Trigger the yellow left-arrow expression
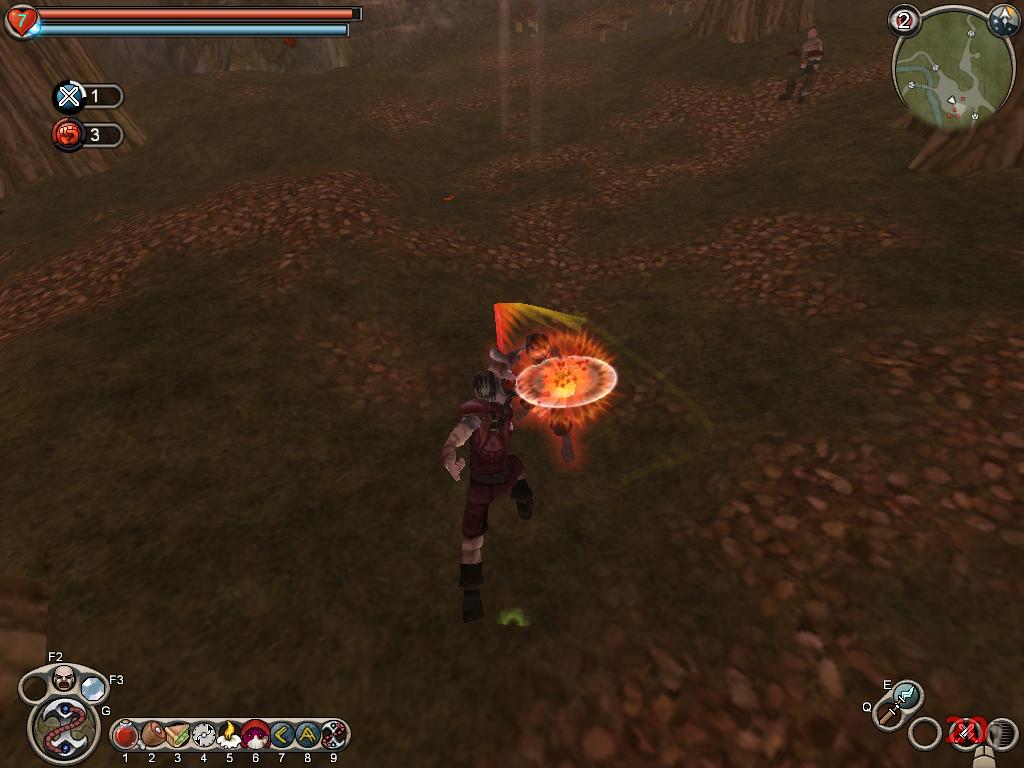1024x768 pixels. [281, 736]
